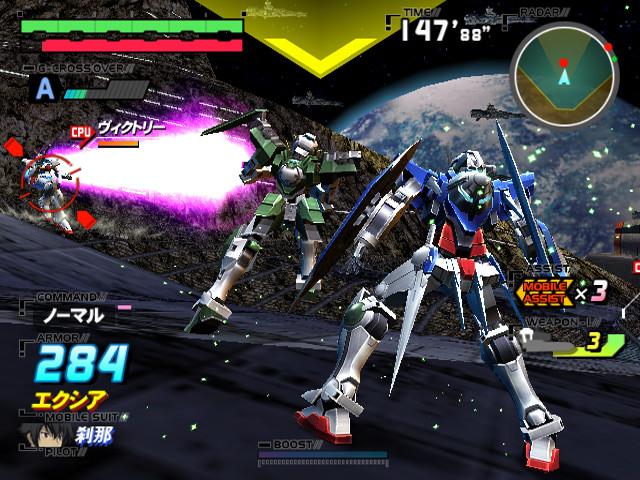Viewport: 640px width, 480px height.
Task: Click the G-Crossover A rank badge
Action: (45, 88)
